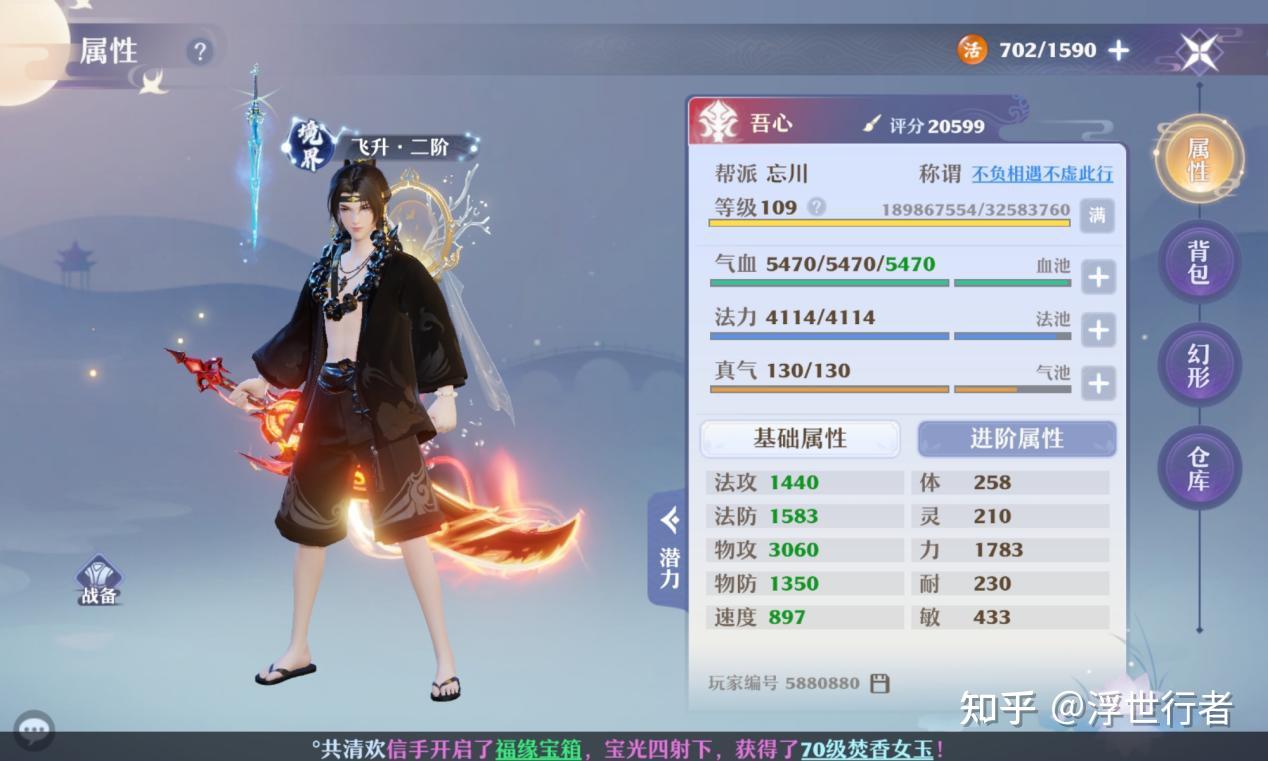
Task: Tap the 境界 realm badge
Action: (311, 145)
